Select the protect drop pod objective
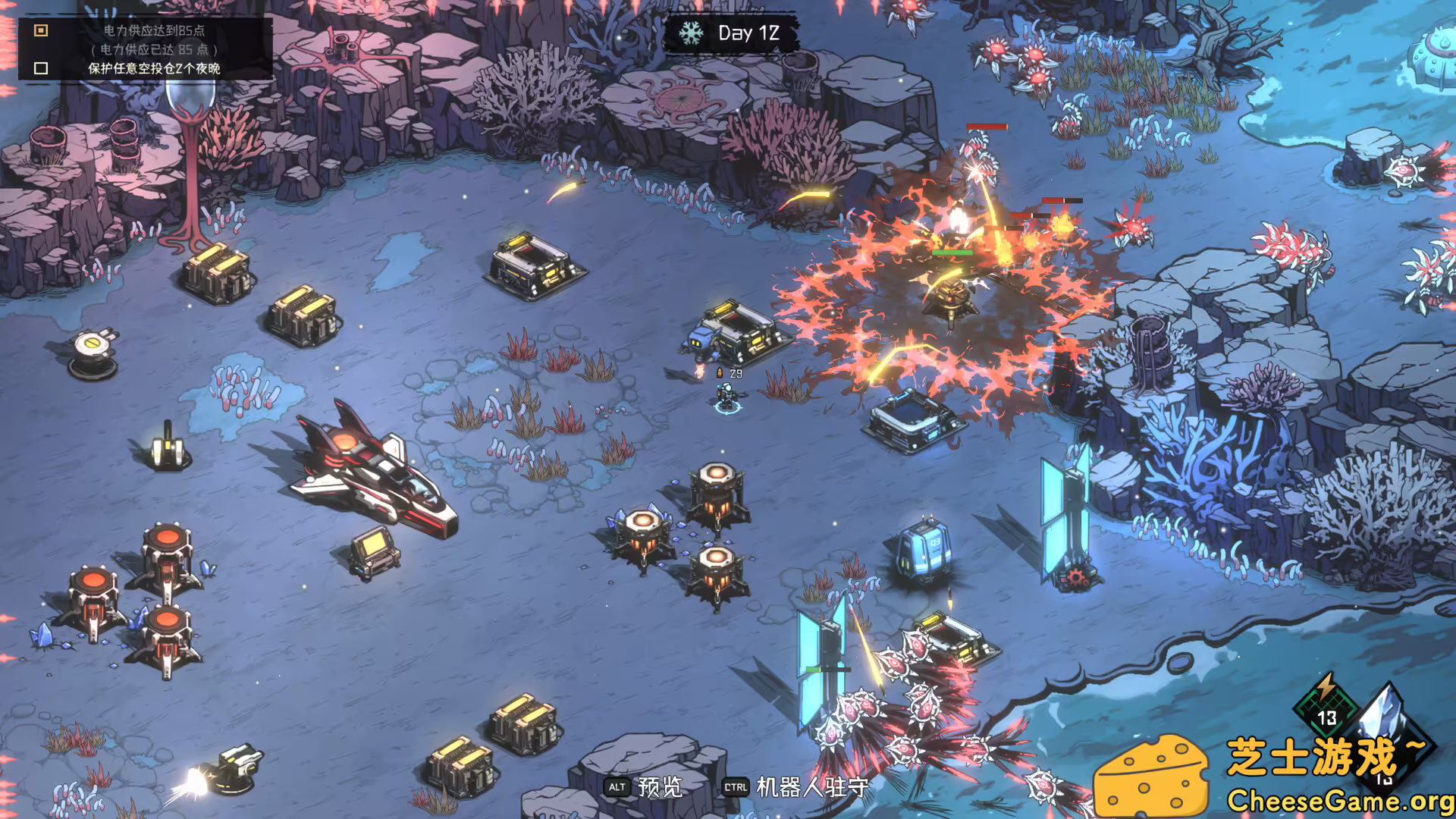The image size is (1456, 819). point(153,68)
